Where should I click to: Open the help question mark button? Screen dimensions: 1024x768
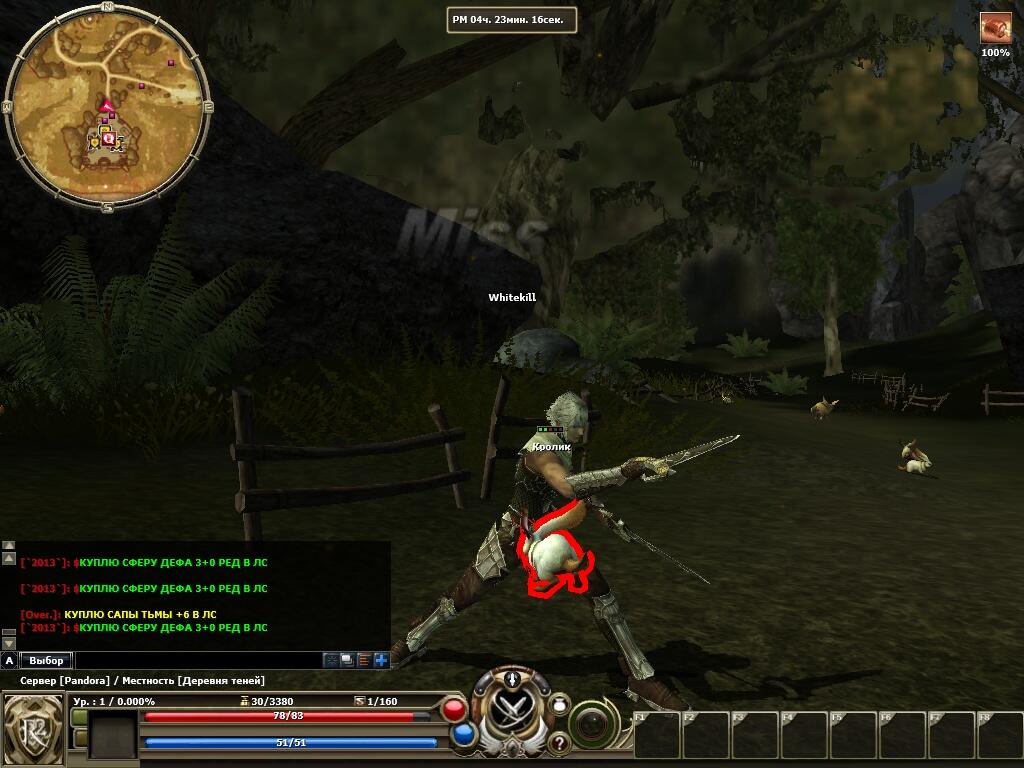click(558, 742)
